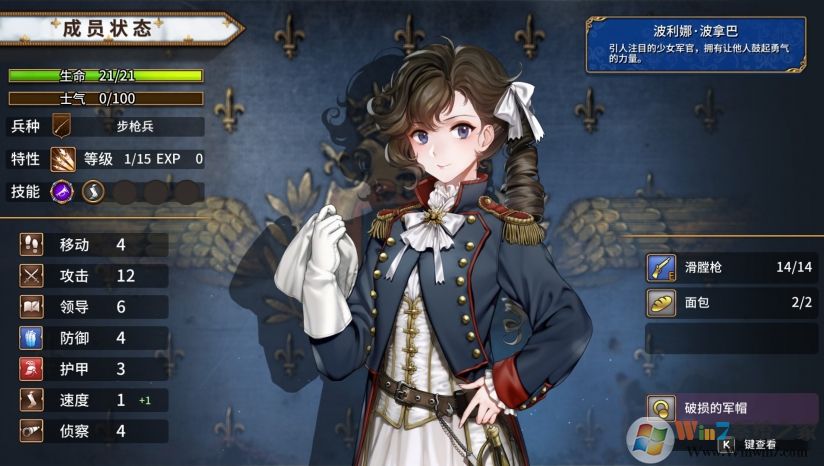Select the 攻击 attack stat row
The height and width of the screenshot is (466, 824).
pyautogui.click(x=92, y=276)
